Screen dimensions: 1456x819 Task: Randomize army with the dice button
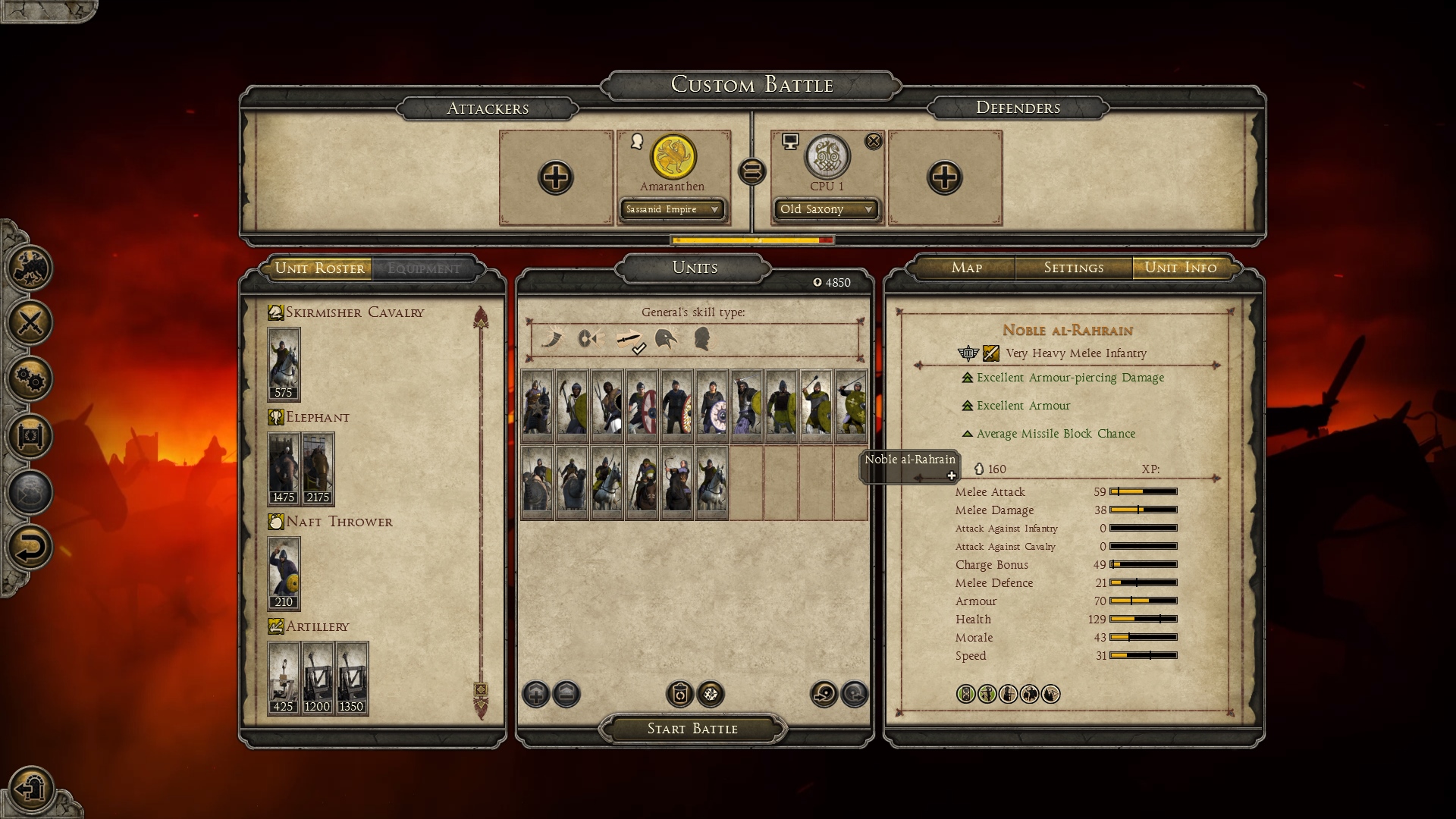(x=711, y=694)
